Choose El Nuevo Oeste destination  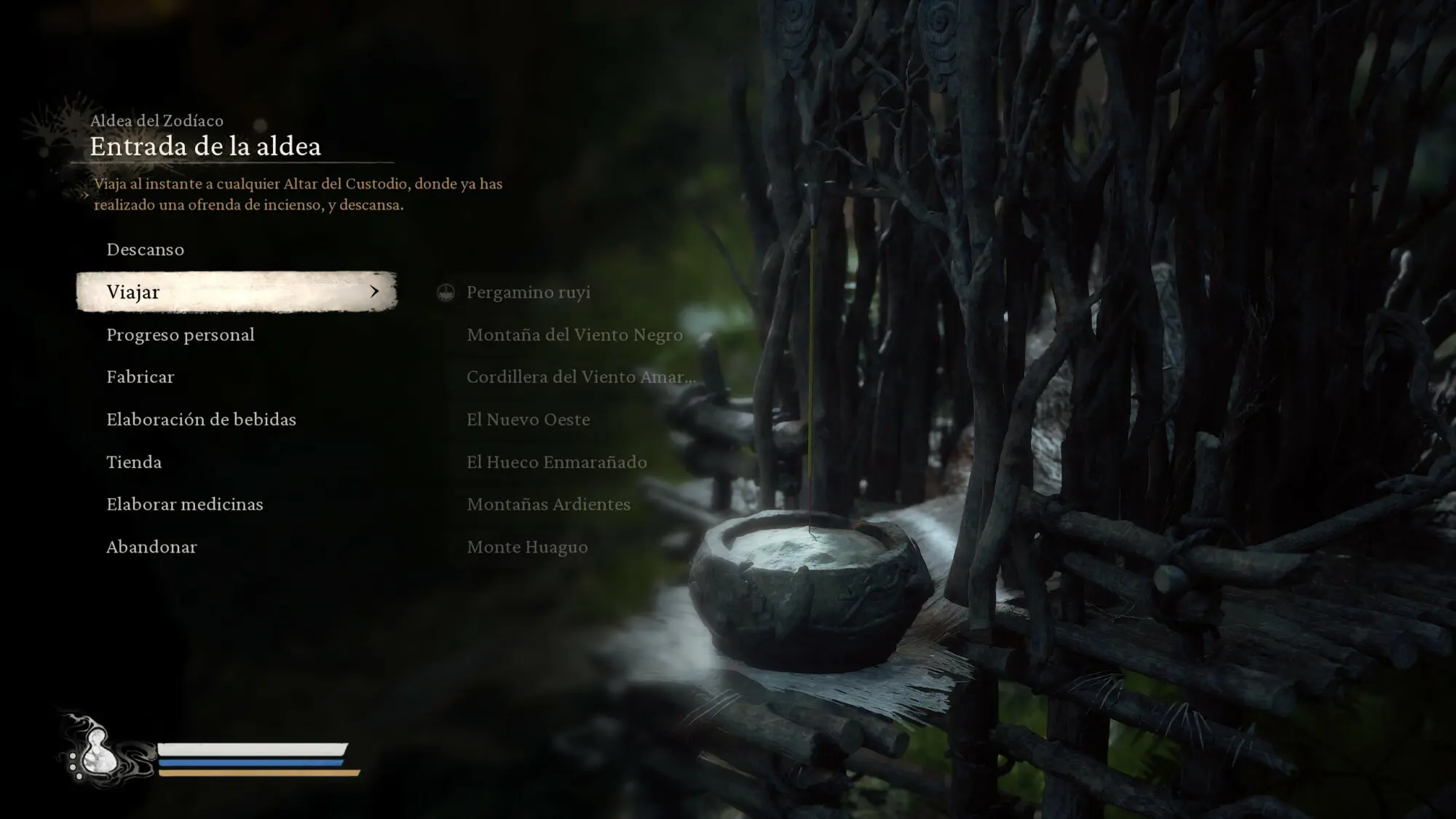pos(528,419)
